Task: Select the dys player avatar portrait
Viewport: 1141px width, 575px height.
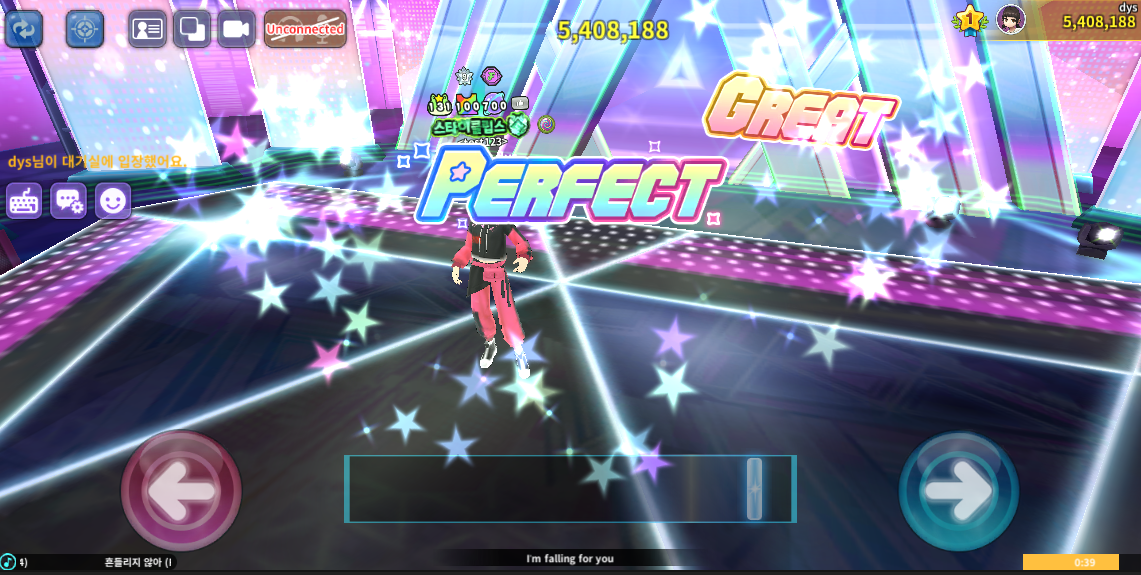Action: (1010, 19)
